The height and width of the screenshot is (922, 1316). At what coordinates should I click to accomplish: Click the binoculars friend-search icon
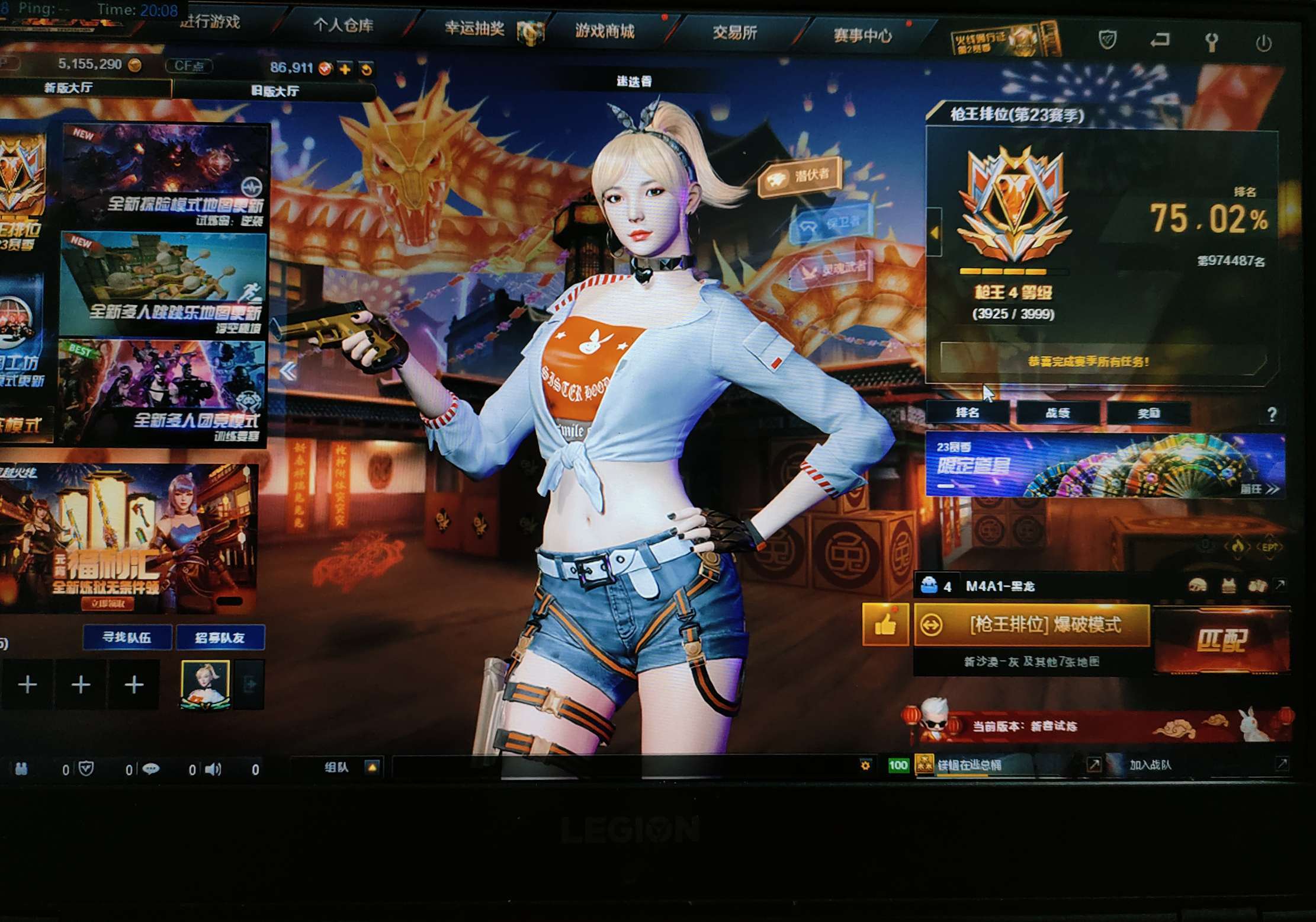pos(23,769)
